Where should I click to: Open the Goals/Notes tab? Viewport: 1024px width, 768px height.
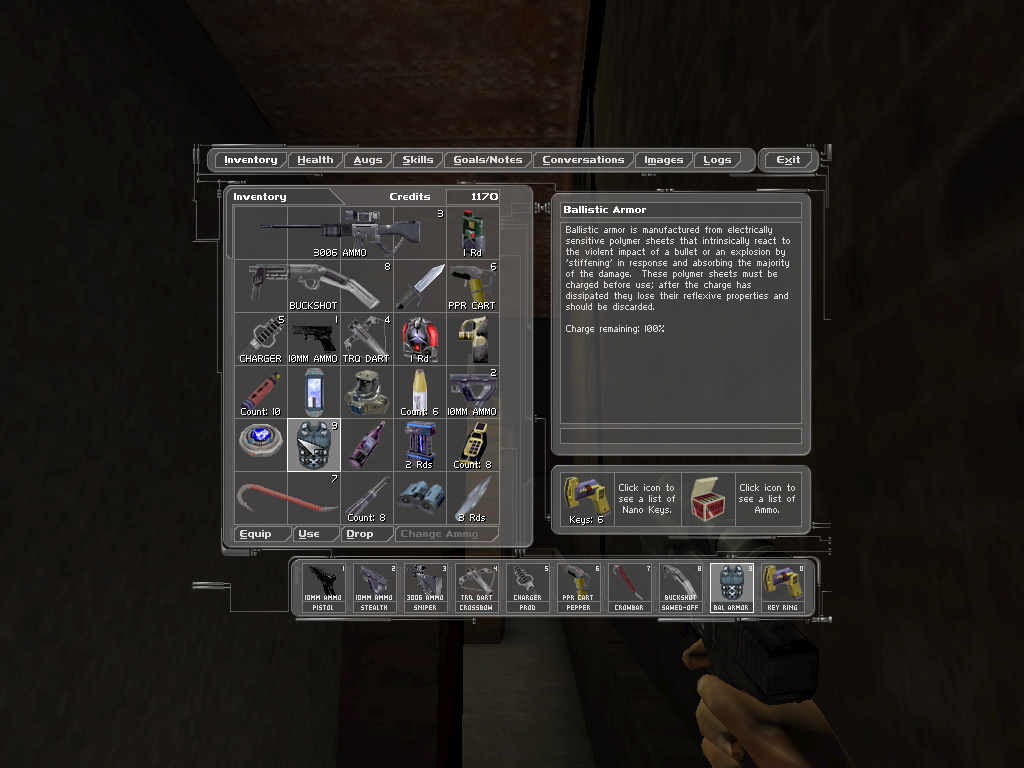click(488, 160)
